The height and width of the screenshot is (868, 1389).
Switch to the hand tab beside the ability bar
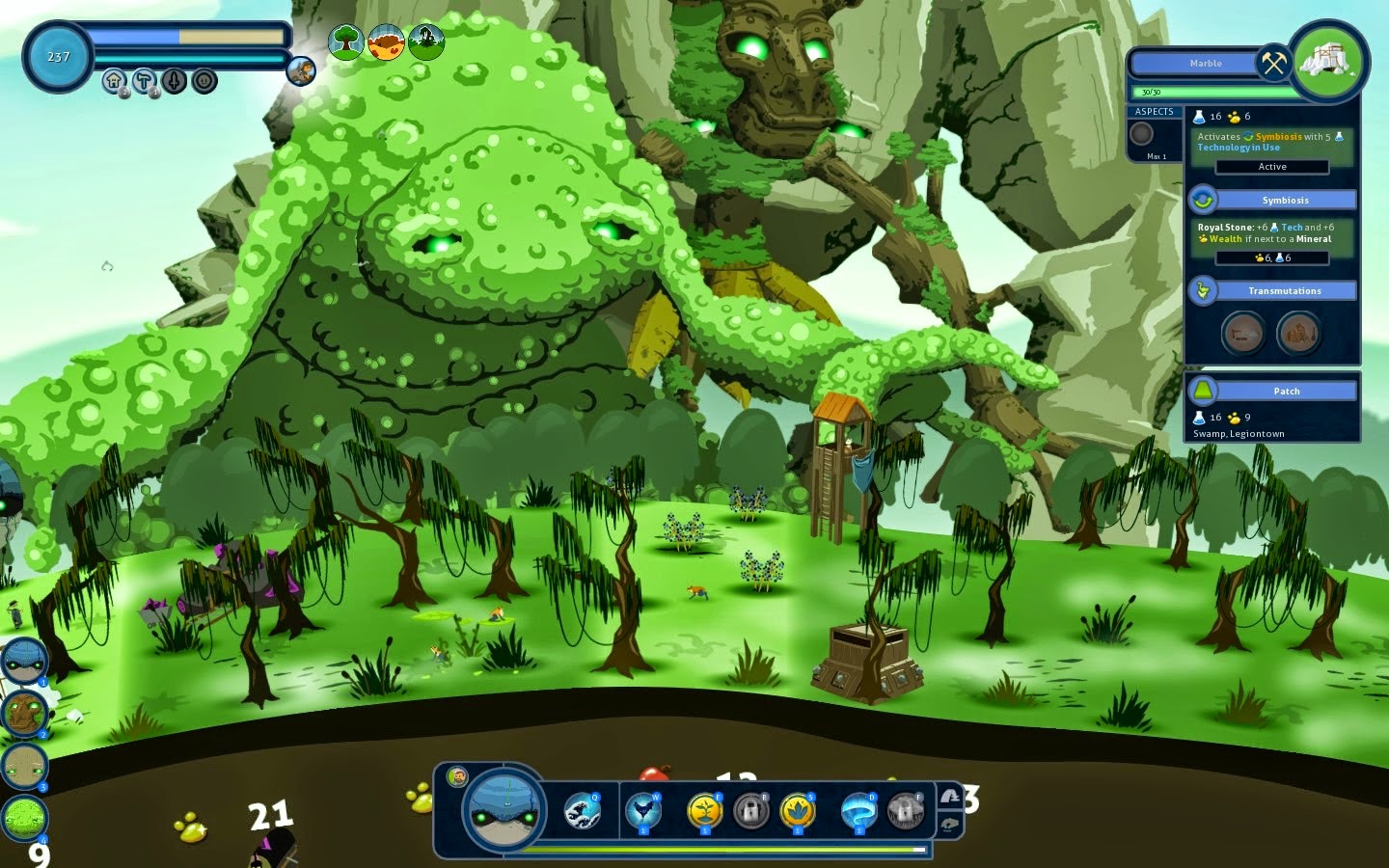951,823
